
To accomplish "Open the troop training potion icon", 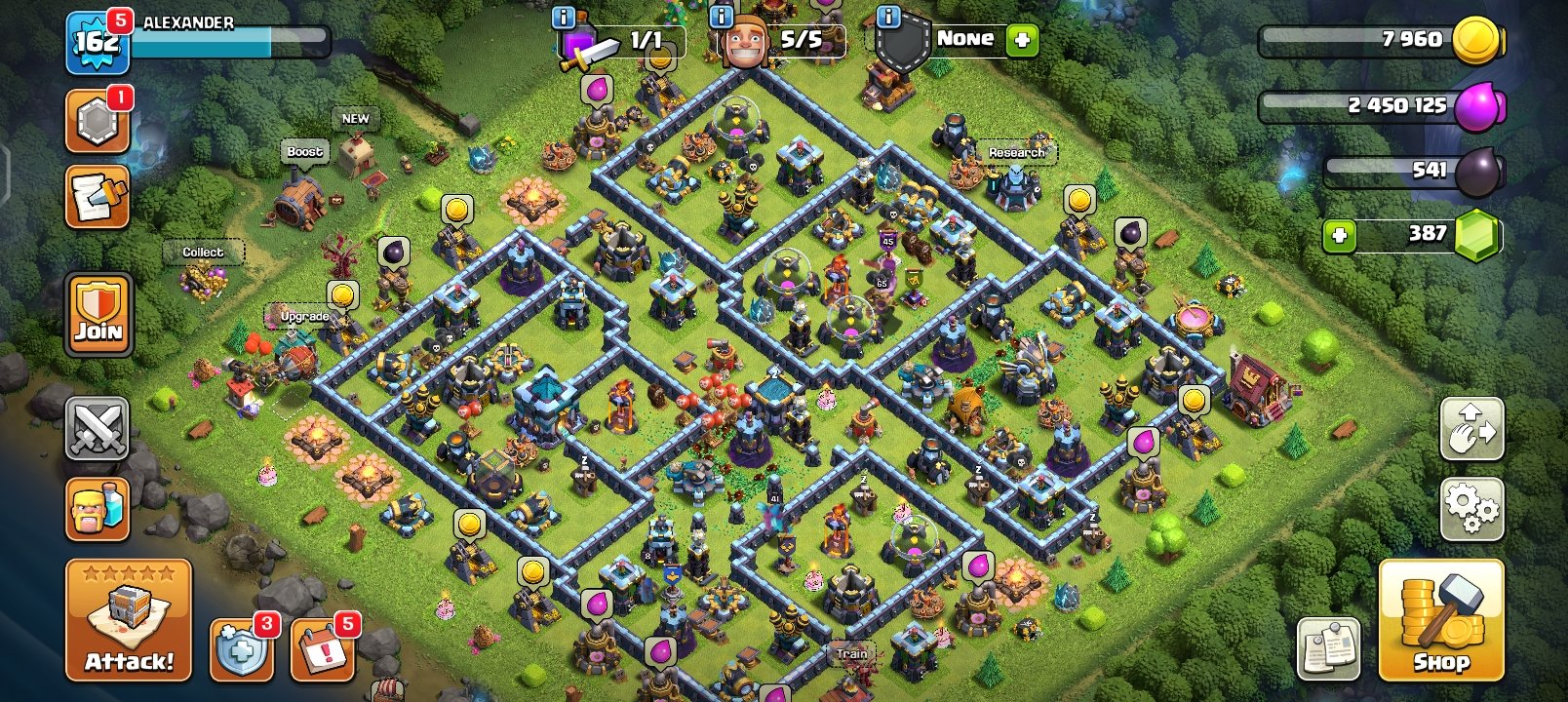I will [98, 509].
